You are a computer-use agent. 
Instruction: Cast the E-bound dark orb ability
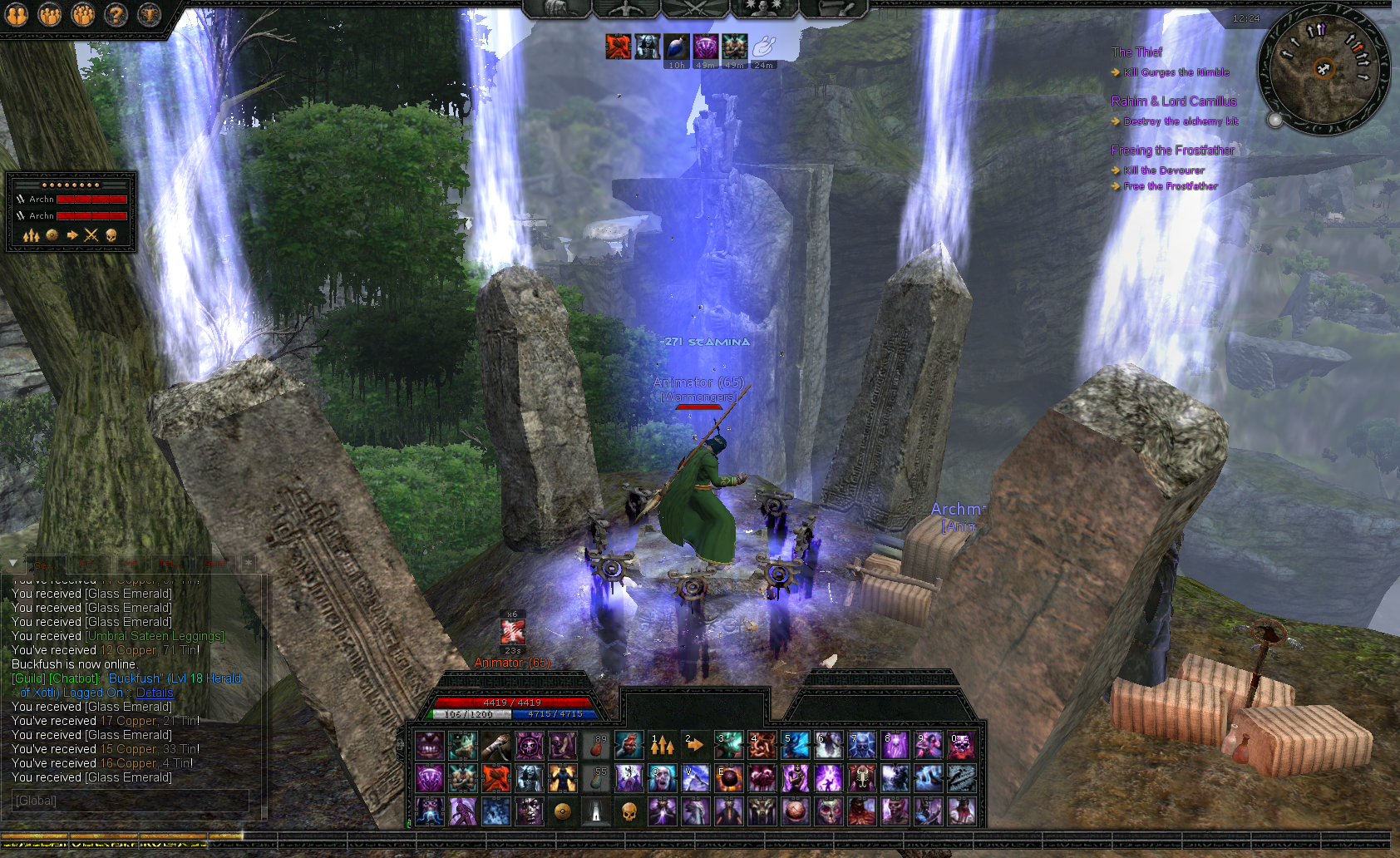[x=728, y=779]
